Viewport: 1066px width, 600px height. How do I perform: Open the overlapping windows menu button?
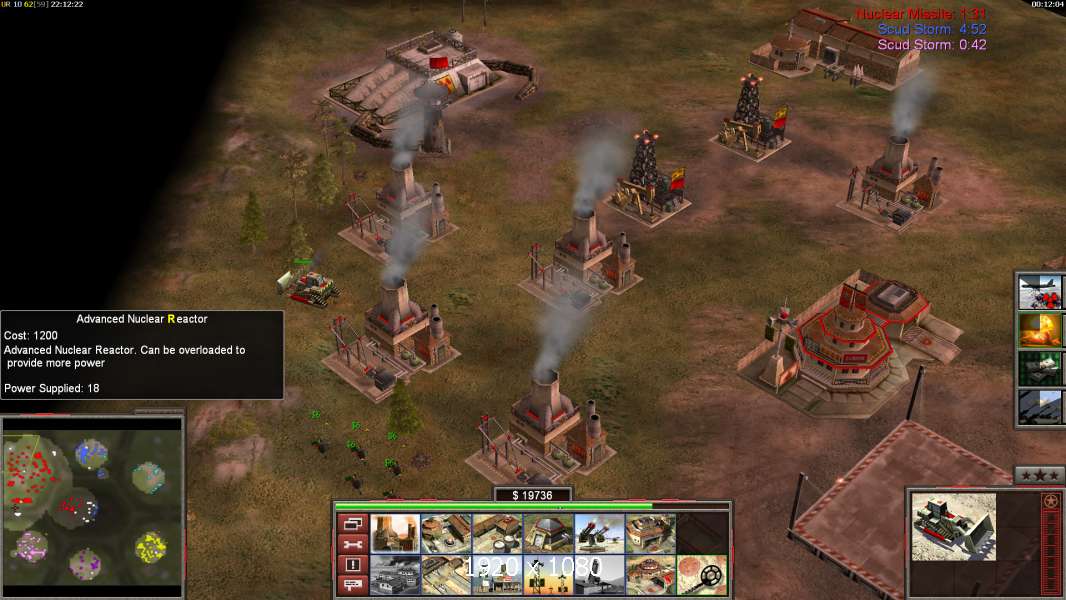[x=353, y=523]
